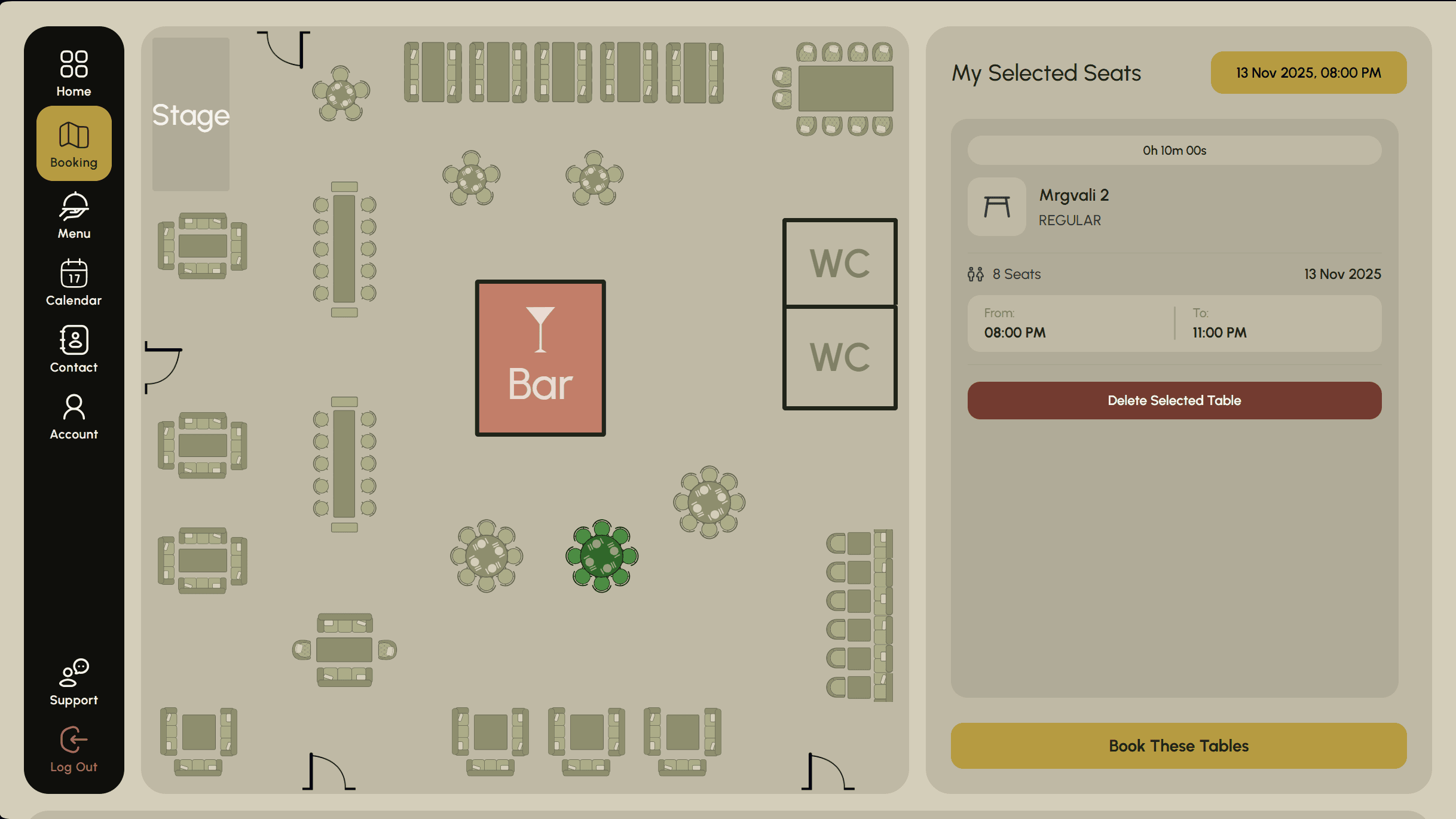Navigate to the Menu section

click(73, 217)
